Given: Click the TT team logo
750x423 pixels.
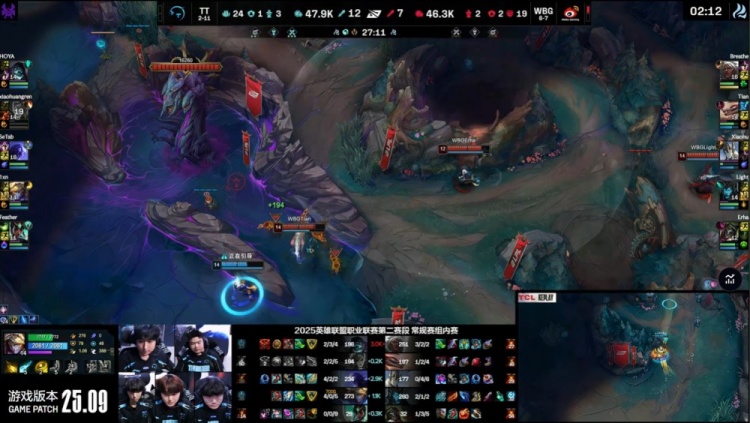Looking at the screenshot, I should point(177,12).
